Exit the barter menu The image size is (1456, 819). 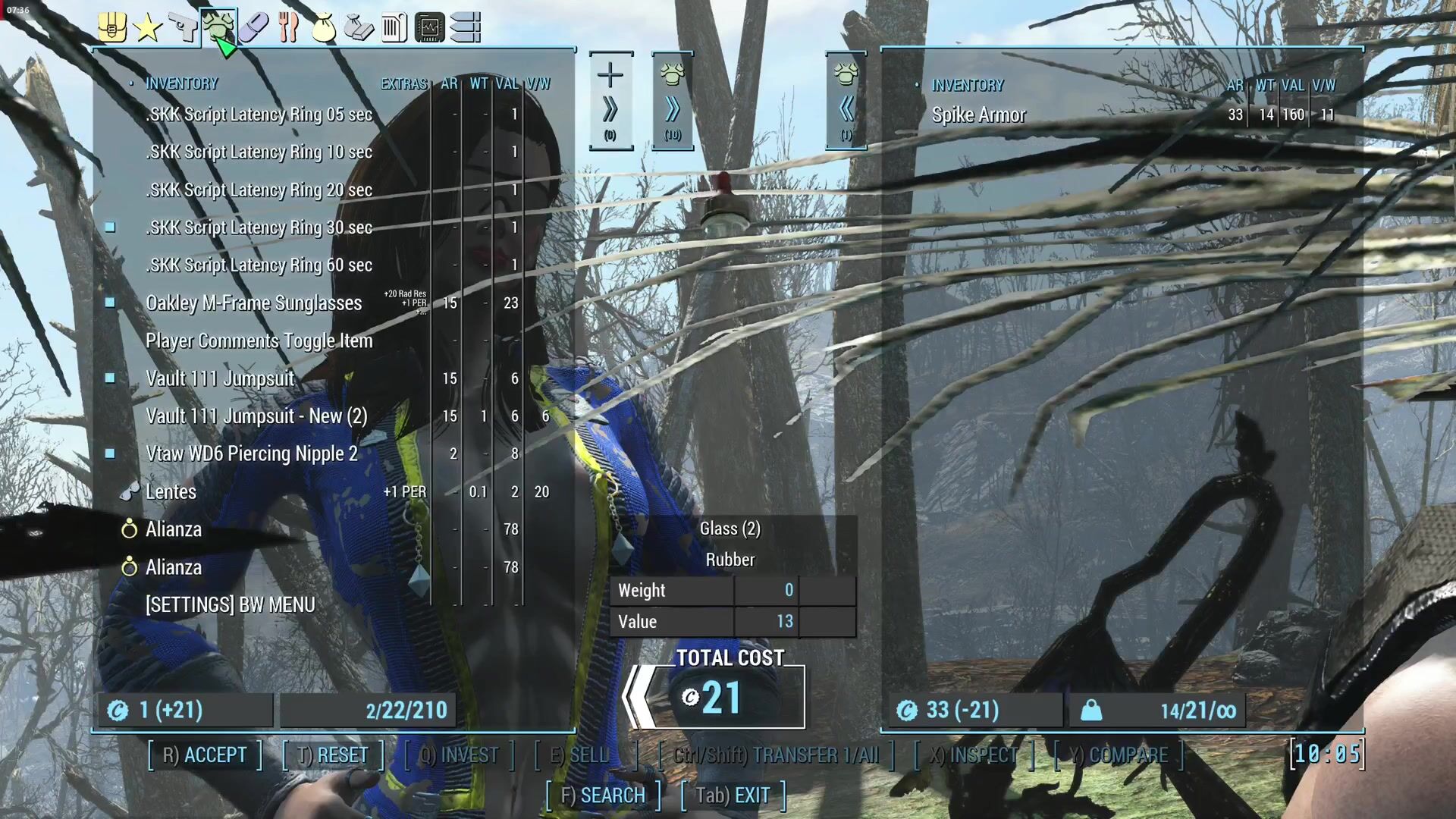pyautogui.click(x=733, y=795)
